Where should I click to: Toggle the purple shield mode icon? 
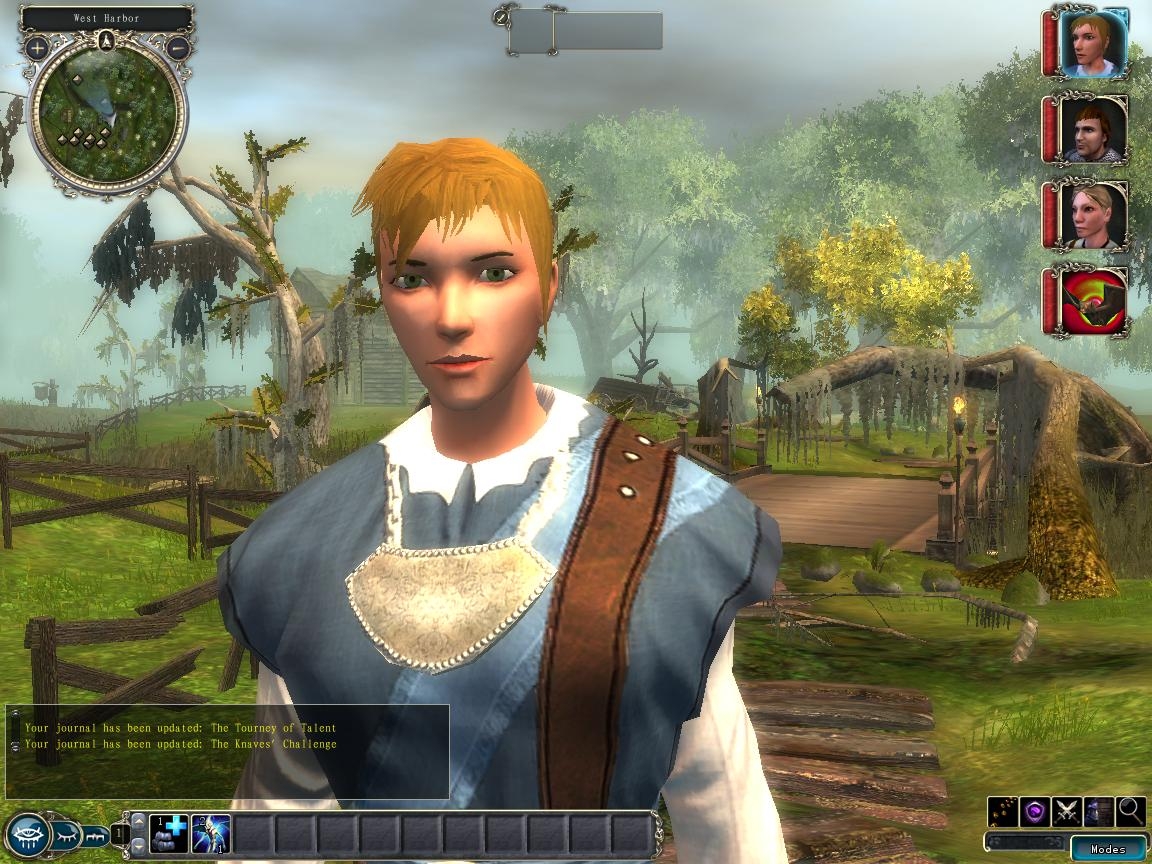[x=1035, y=810]
